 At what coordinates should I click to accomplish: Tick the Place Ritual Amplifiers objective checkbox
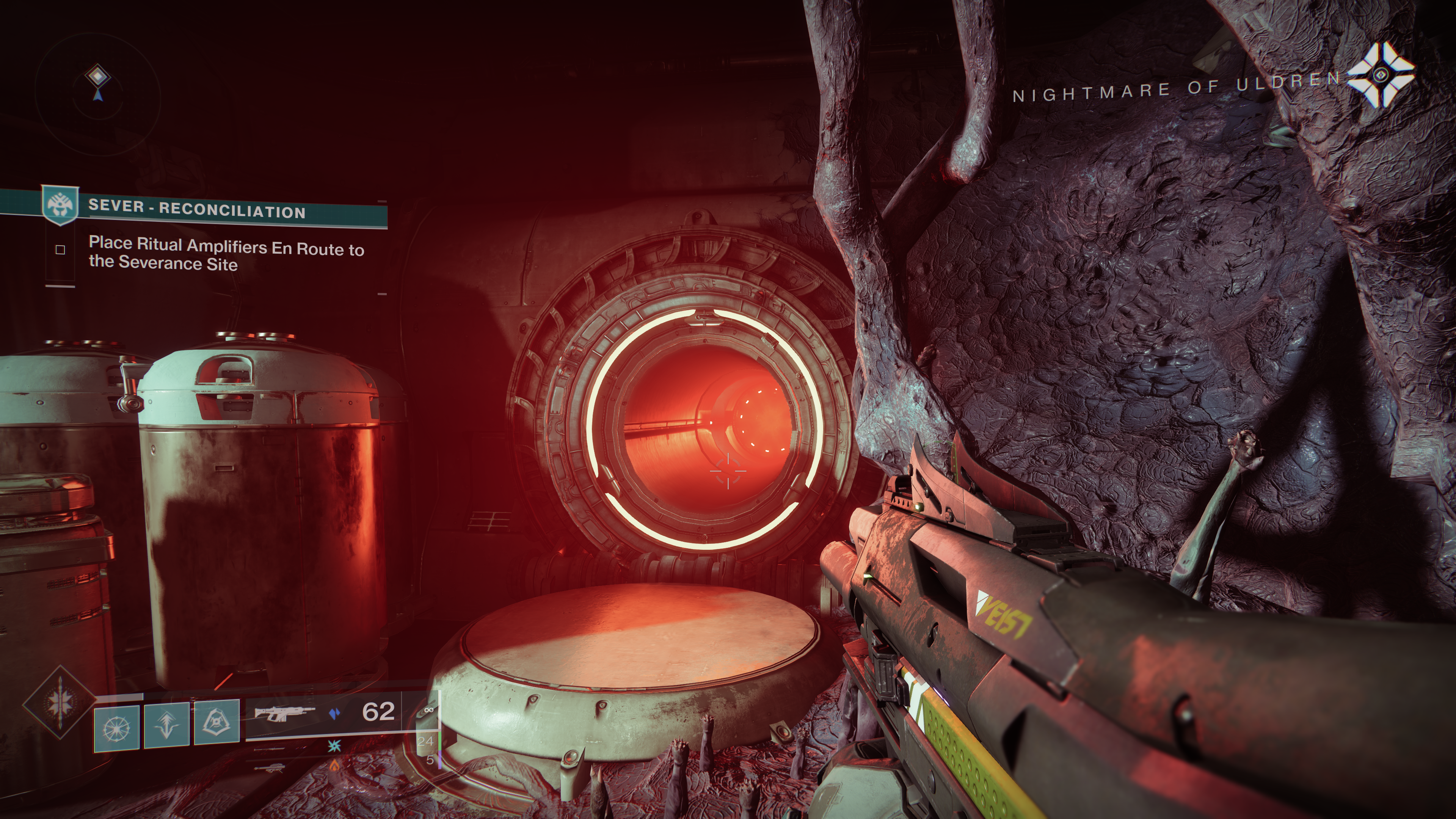coord(61,249)
